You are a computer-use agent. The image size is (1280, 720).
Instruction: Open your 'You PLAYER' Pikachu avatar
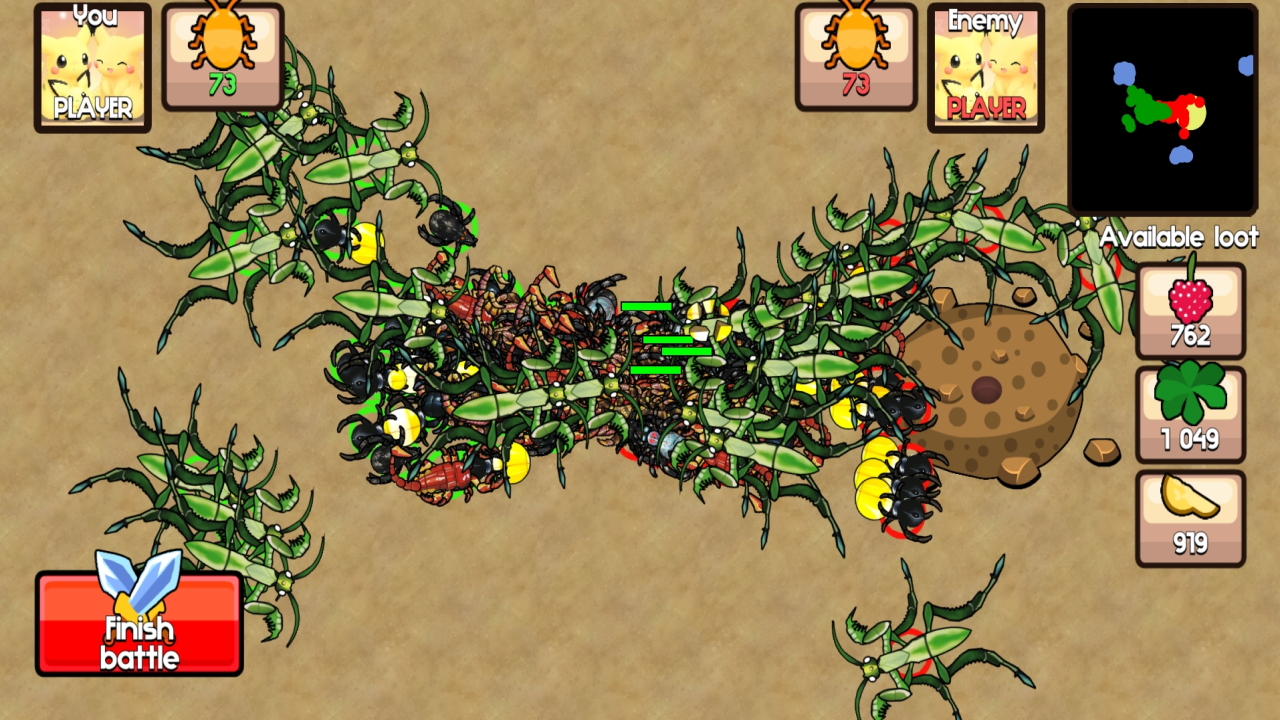click(92, 66)
